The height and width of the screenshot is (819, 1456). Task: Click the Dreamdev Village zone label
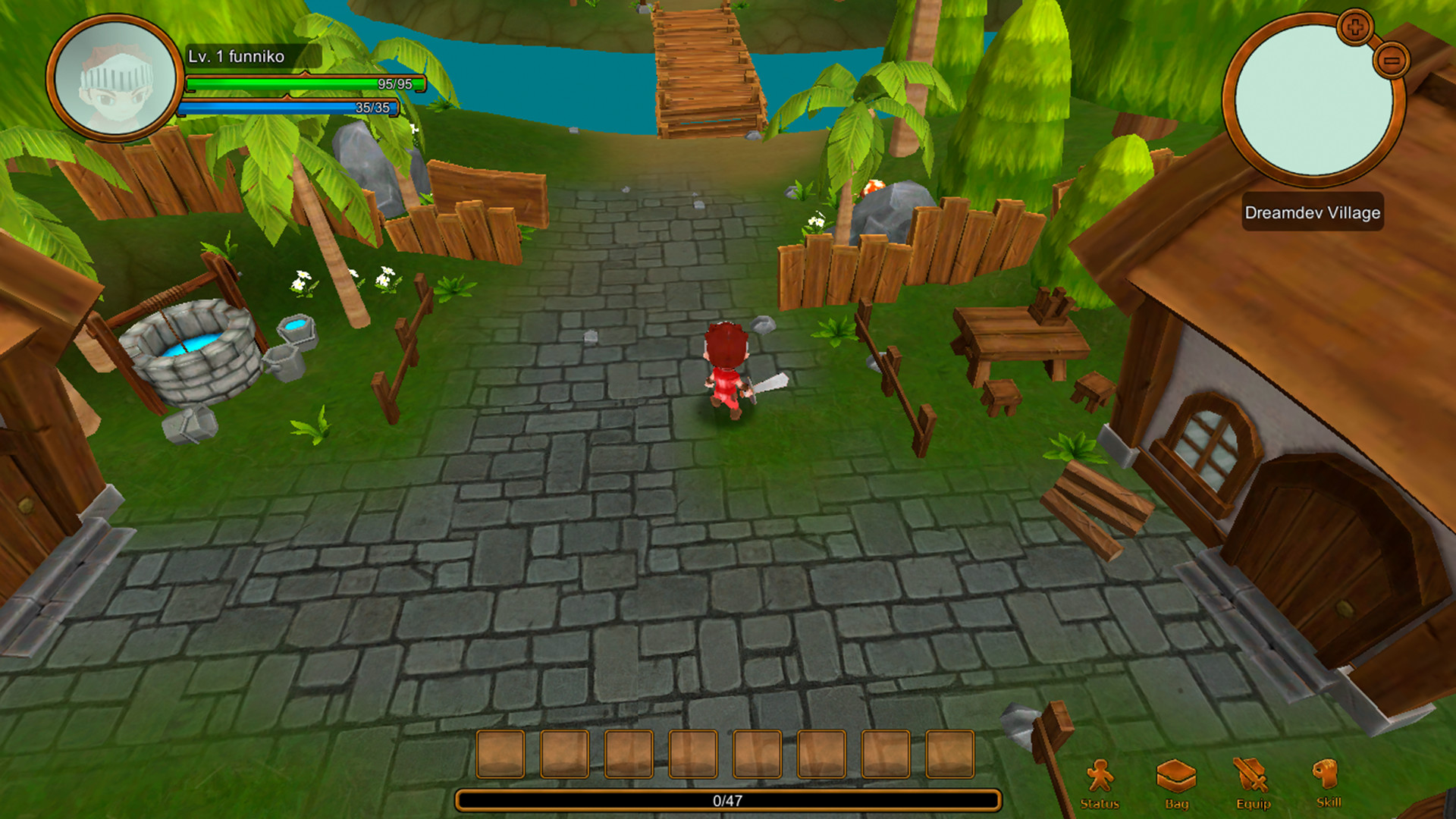point(1312,214)
